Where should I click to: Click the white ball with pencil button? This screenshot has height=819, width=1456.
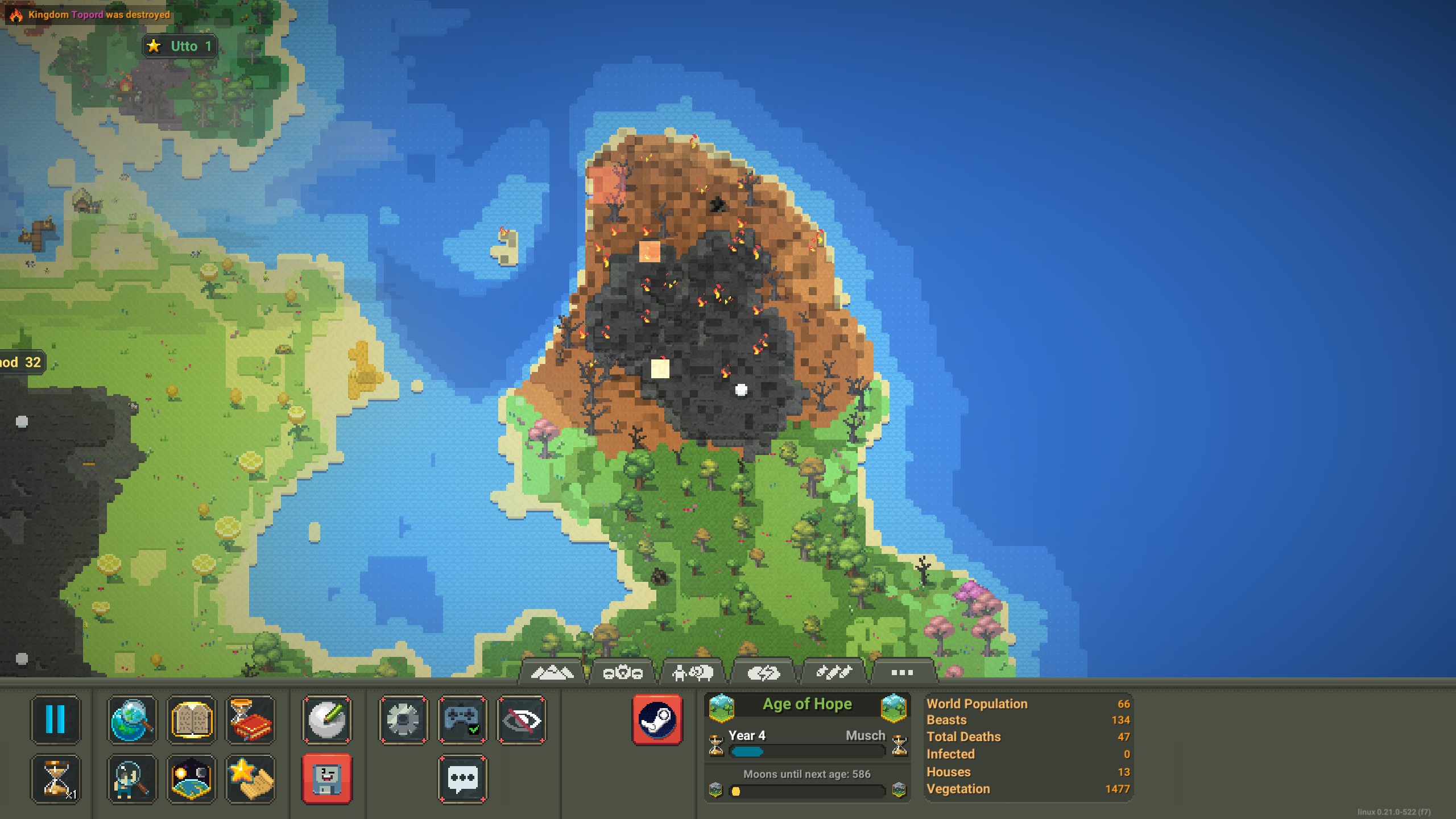coord(327,719)
